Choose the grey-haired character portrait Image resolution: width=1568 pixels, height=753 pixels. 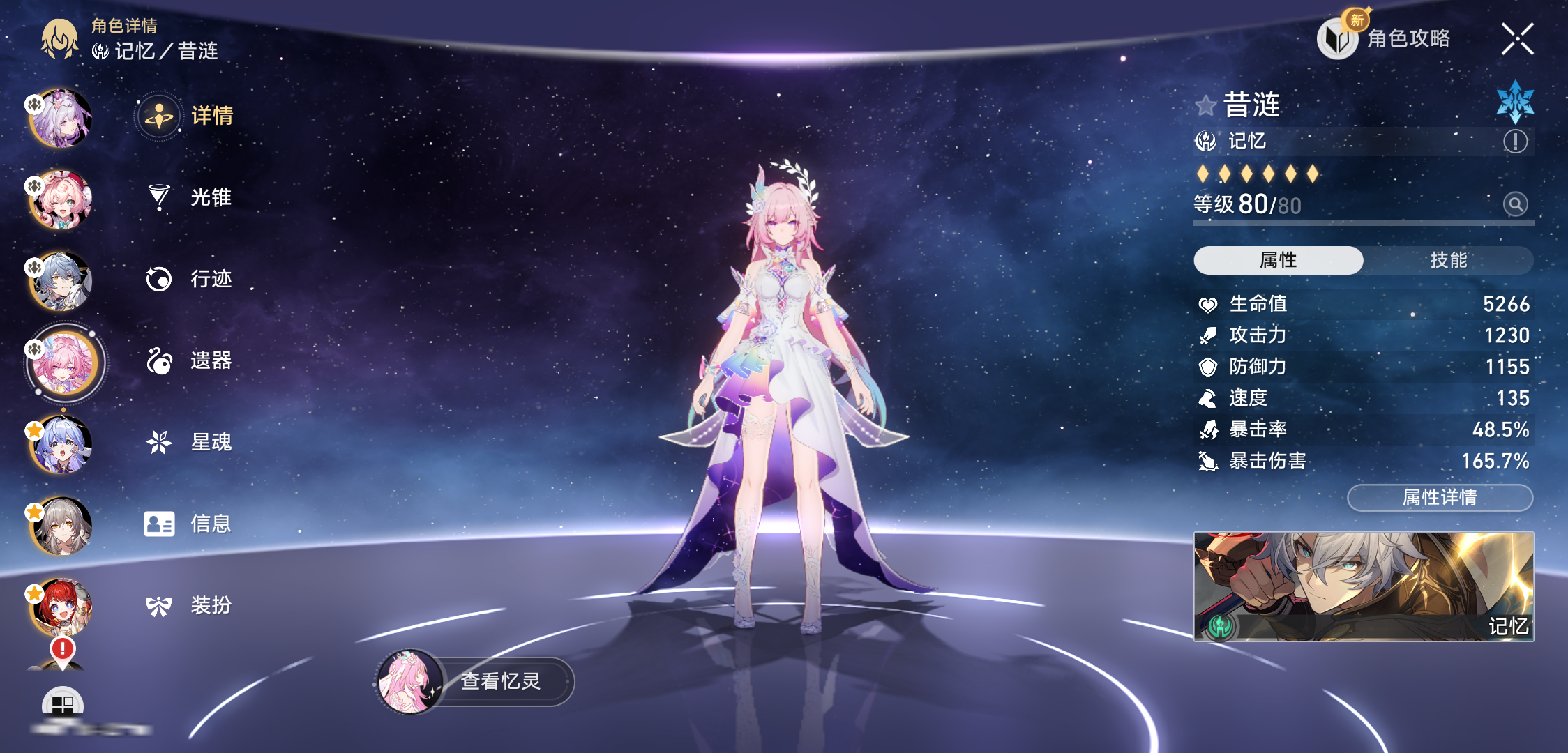(61, 526)
